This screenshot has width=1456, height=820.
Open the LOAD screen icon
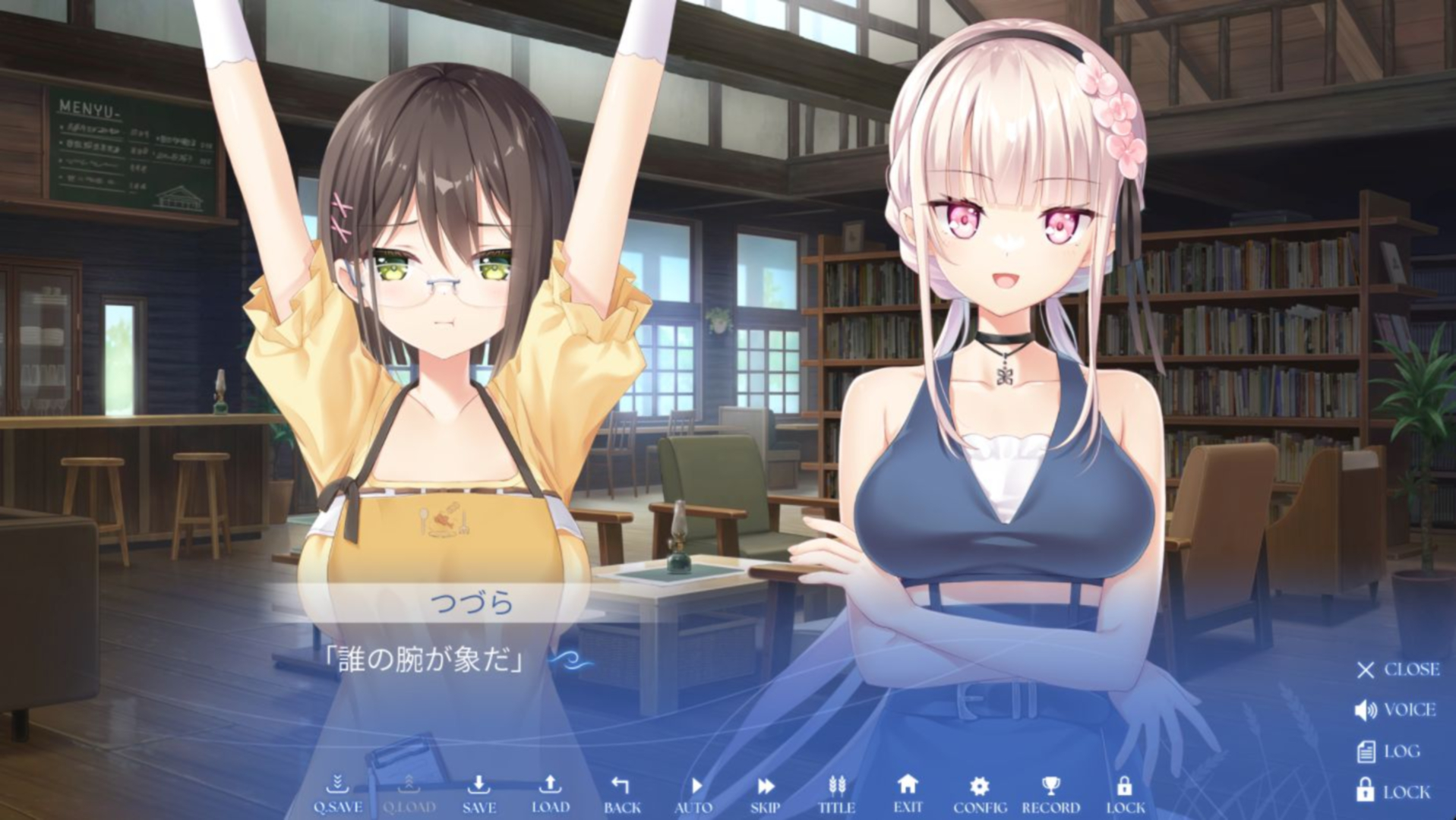pos(550,790)
